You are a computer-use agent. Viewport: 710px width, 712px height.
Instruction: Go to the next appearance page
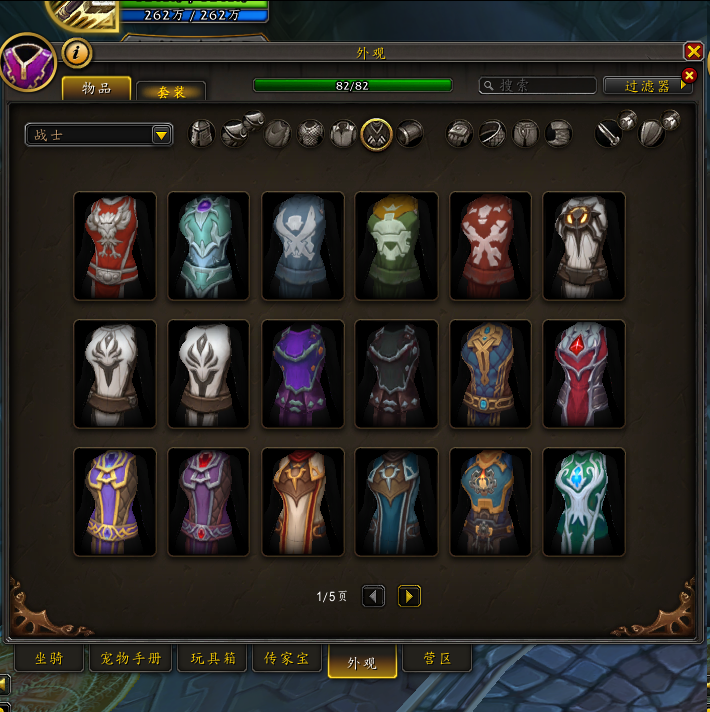click(x=409, y=596)
